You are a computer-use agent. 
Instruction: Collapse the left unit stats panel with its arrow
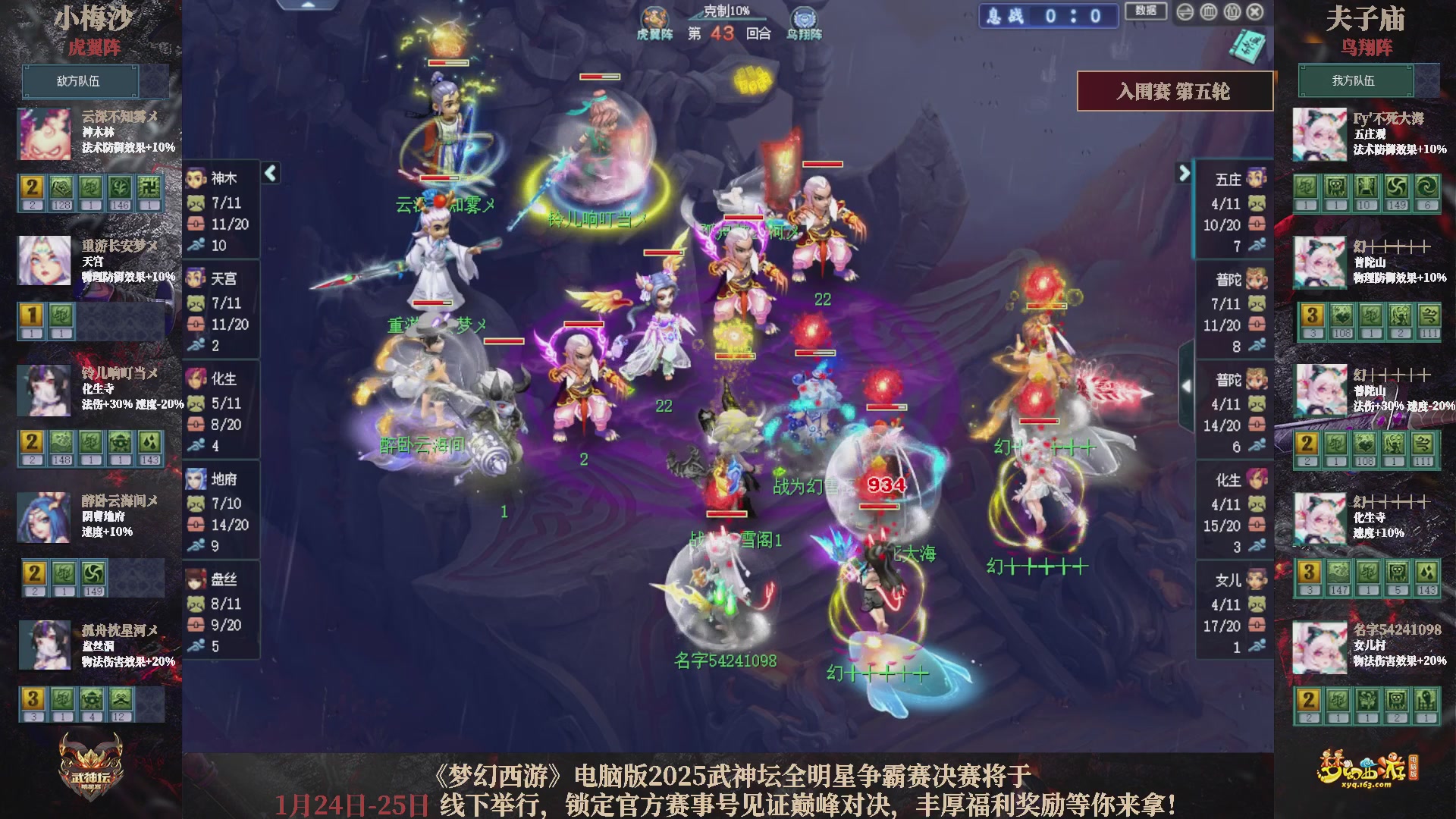[x=269, y=173]
